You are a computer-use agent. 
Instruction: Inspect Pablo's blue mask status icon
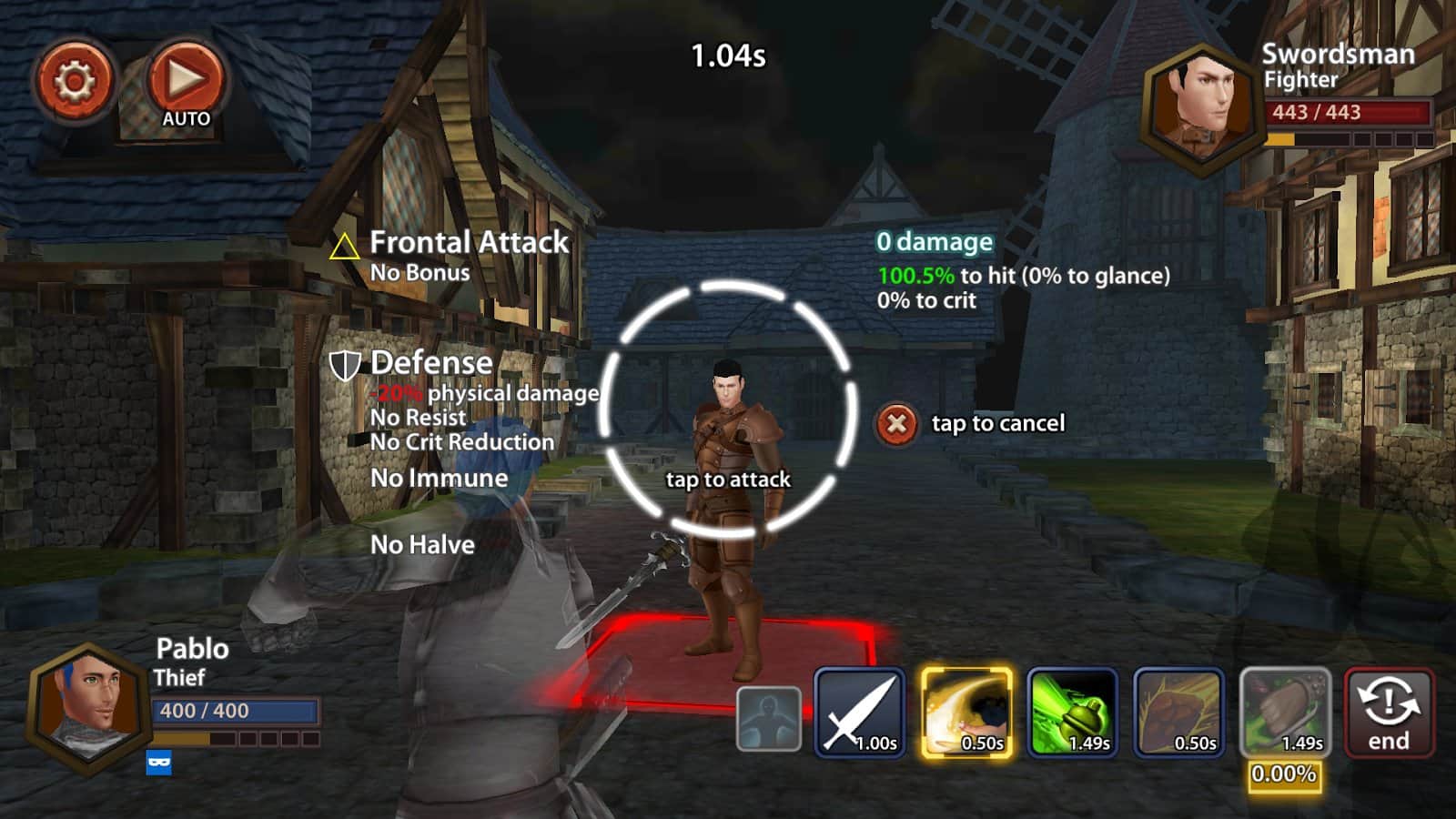[159, 763]
